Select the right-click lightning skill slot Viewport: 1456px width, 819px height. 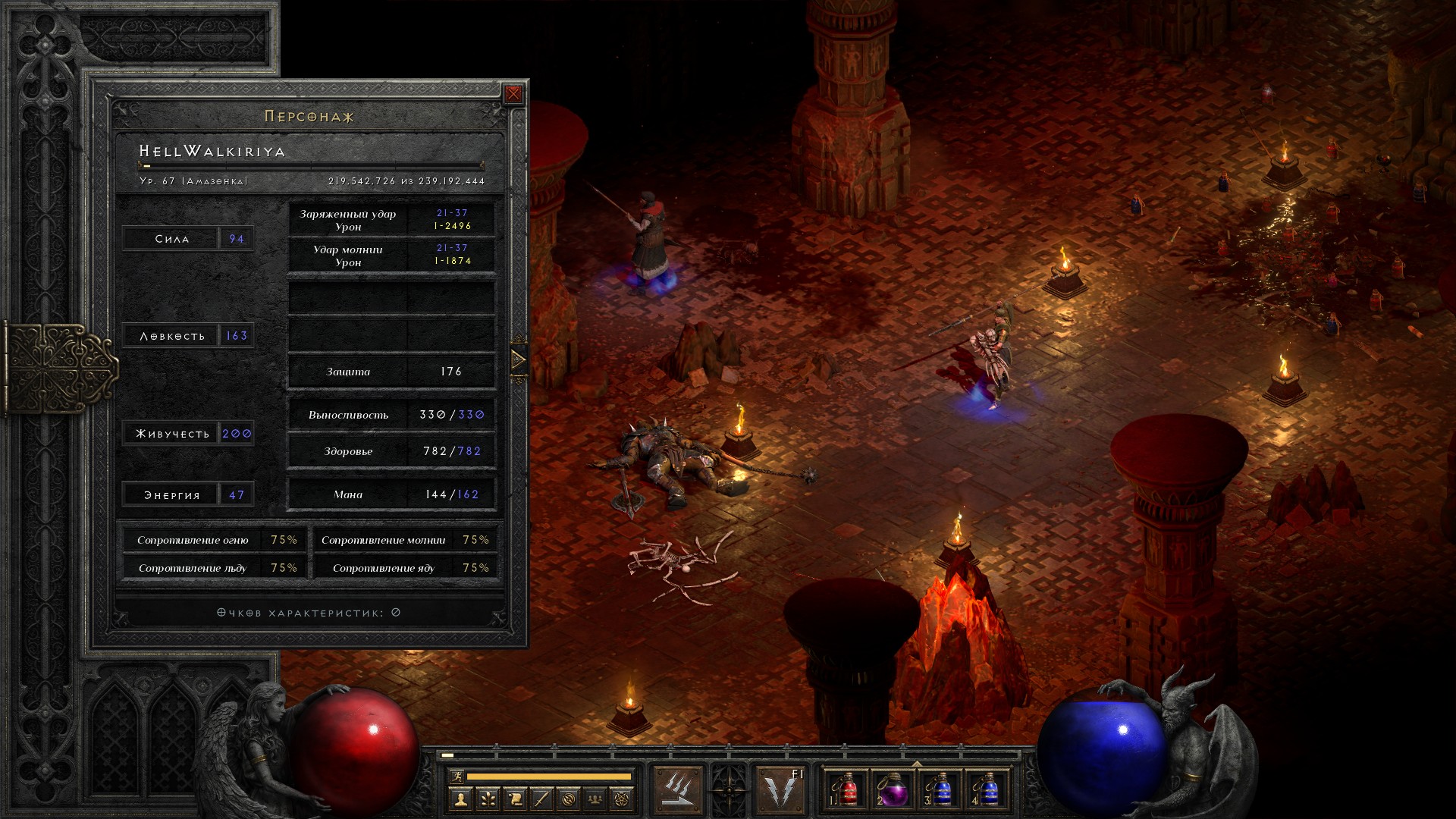[781, 790]
